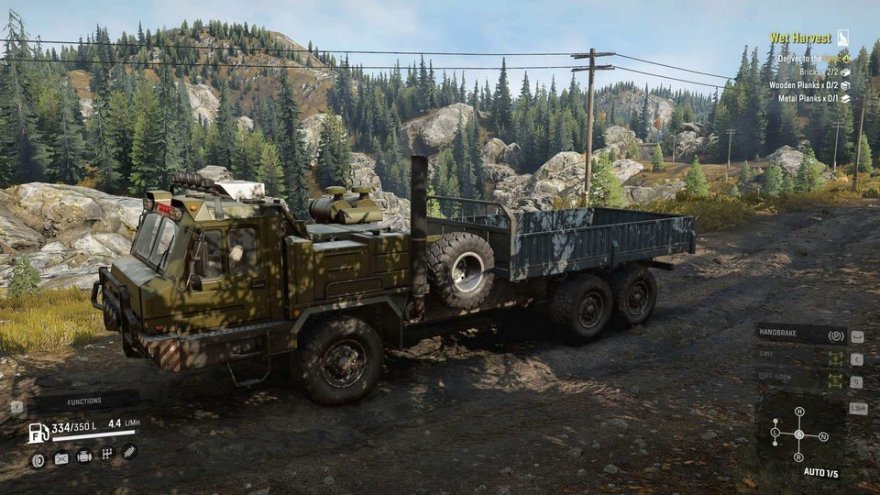Toggle the Diff Lock indicator
This screenshot has height=495, width=880.
coord(834,381)
